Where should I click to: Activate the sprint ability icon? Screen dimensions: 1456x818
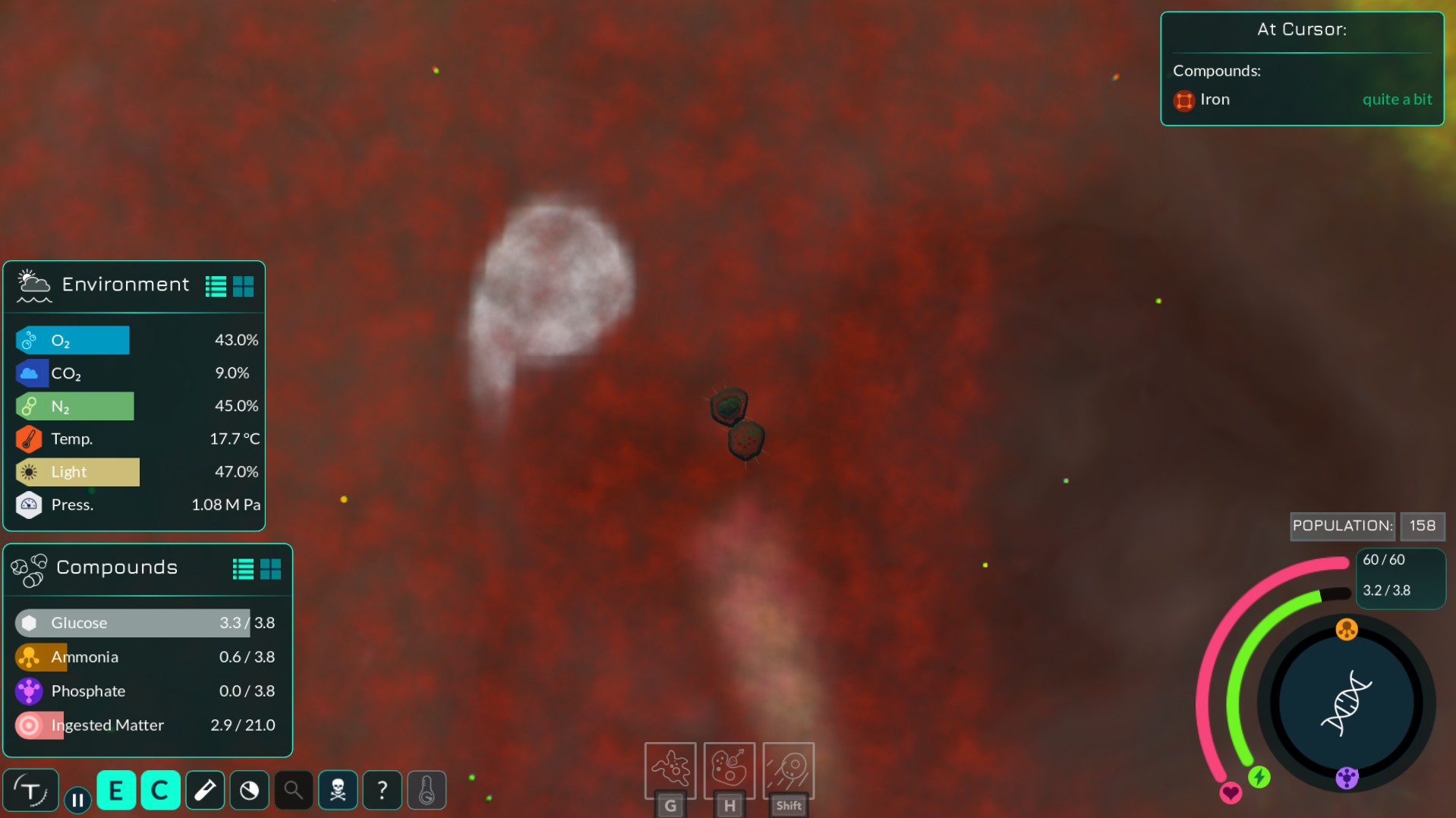point(788,769)
